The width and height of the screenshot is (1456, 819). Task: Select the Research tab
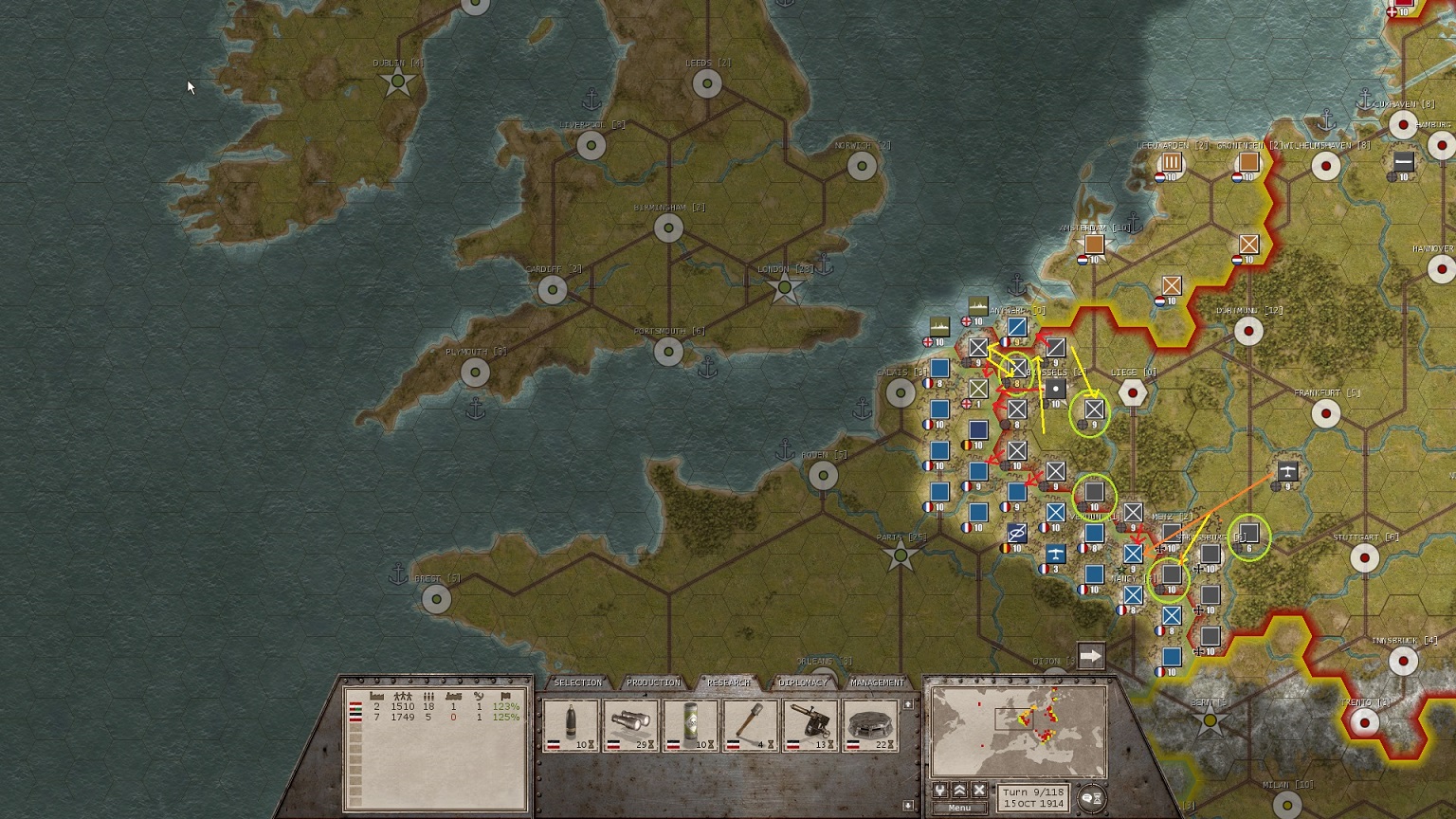coord(728,682)
